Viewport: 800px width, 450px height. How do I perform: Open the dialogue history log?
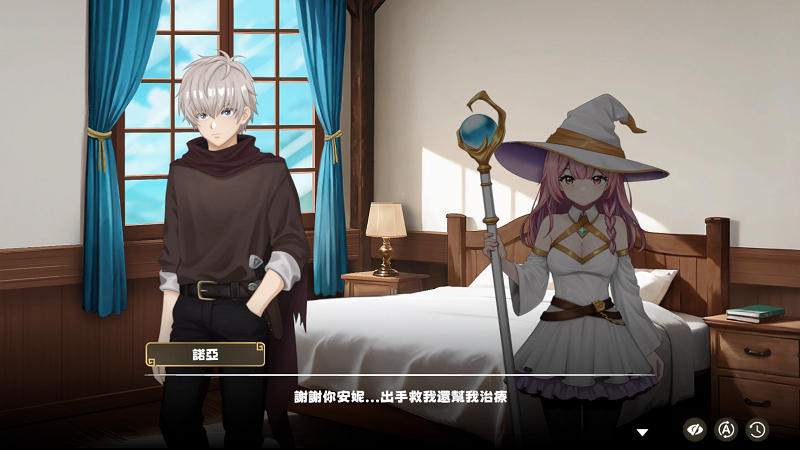[x=757, y=429]
